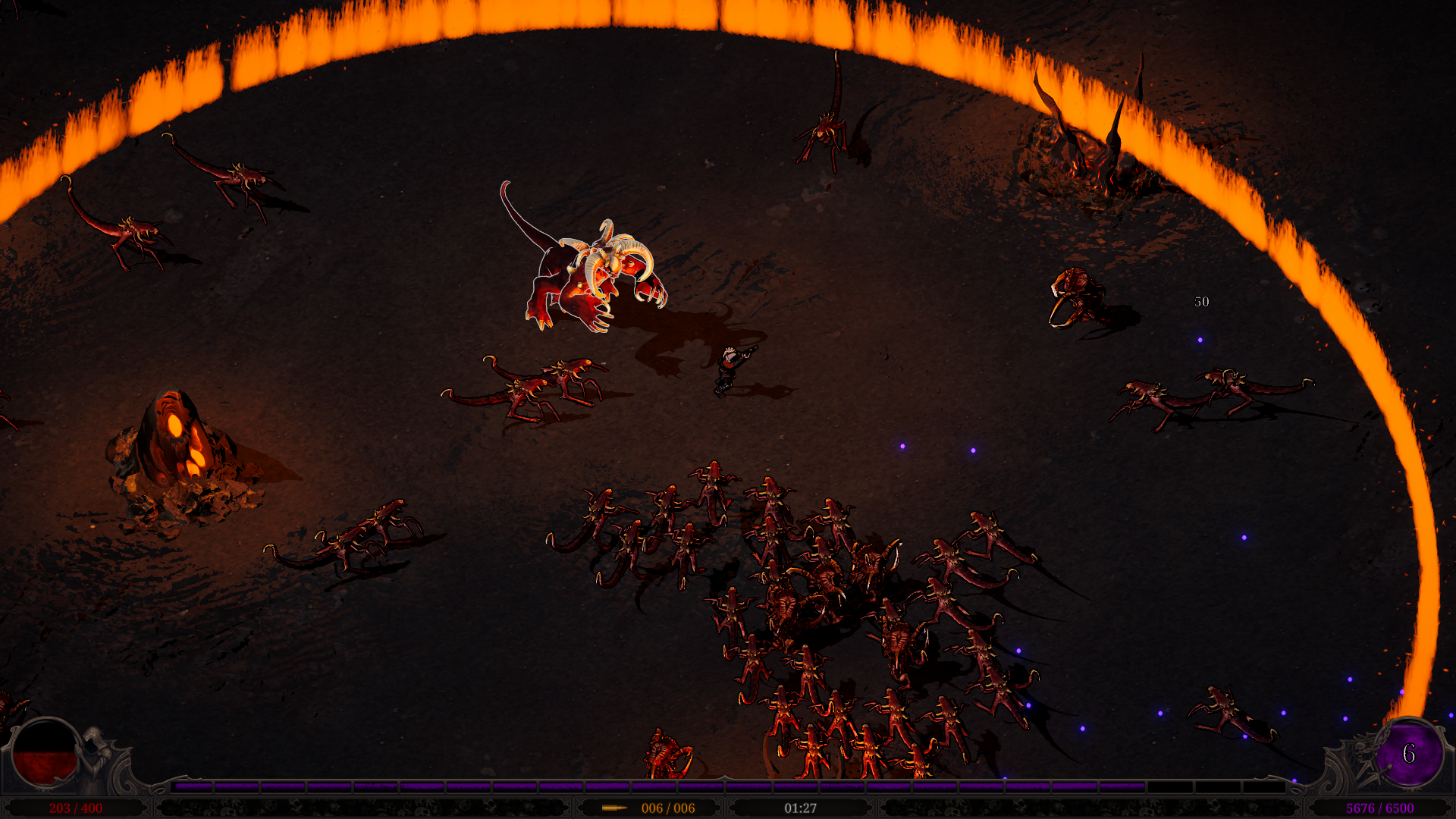Click the 006 / 006 ammo counter

pos(667,808)
